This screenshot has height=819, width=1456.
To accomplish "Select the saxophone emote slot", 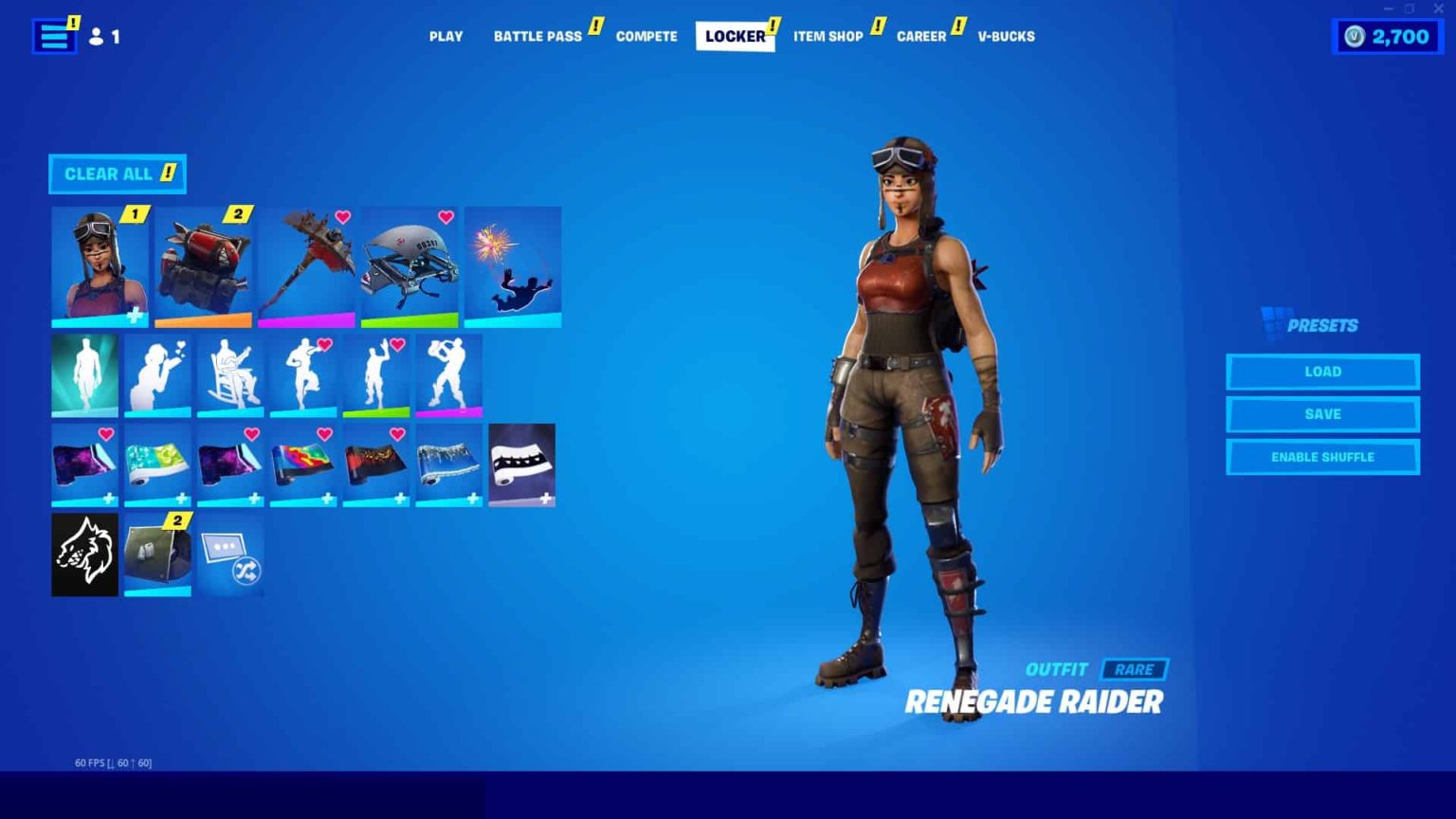I will pos(448,374).
